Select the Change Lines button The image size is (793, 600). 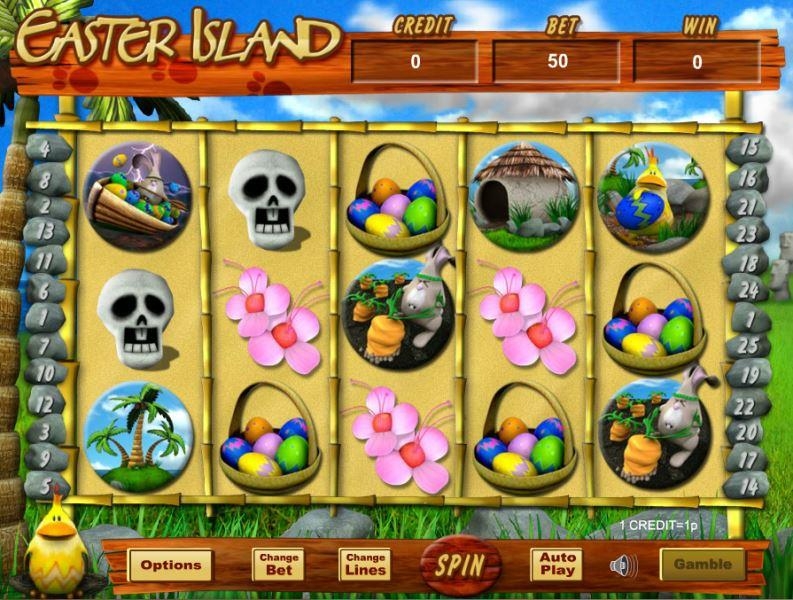[364, 565]
